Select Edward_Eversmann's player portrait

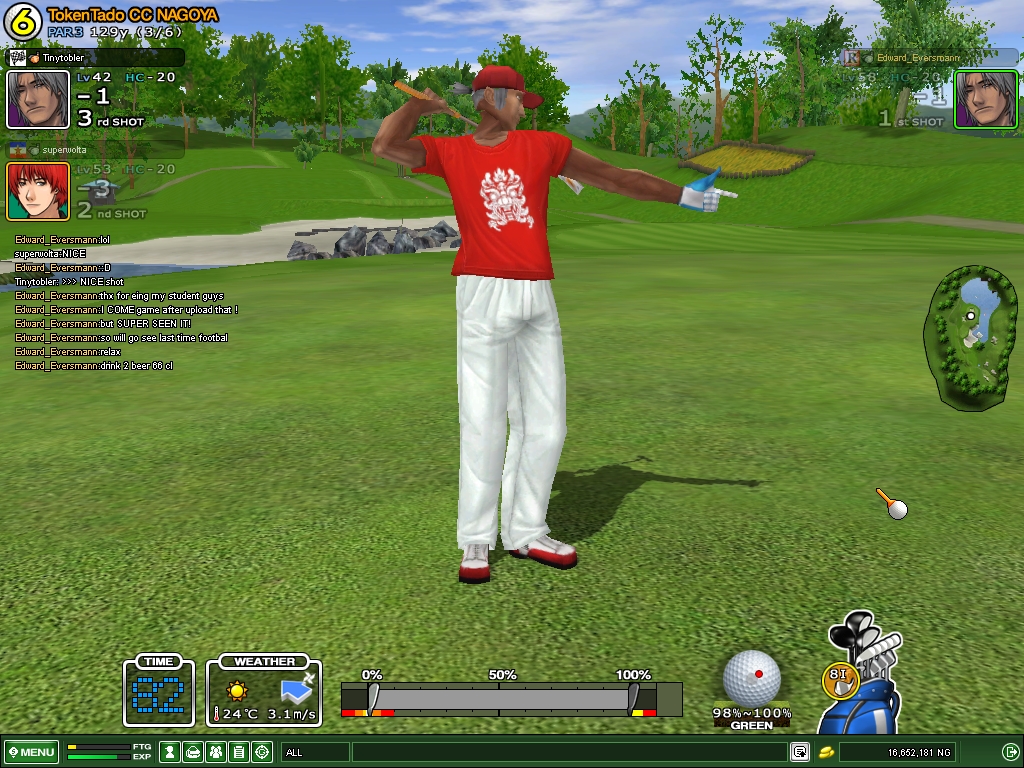tap(985, 99)
